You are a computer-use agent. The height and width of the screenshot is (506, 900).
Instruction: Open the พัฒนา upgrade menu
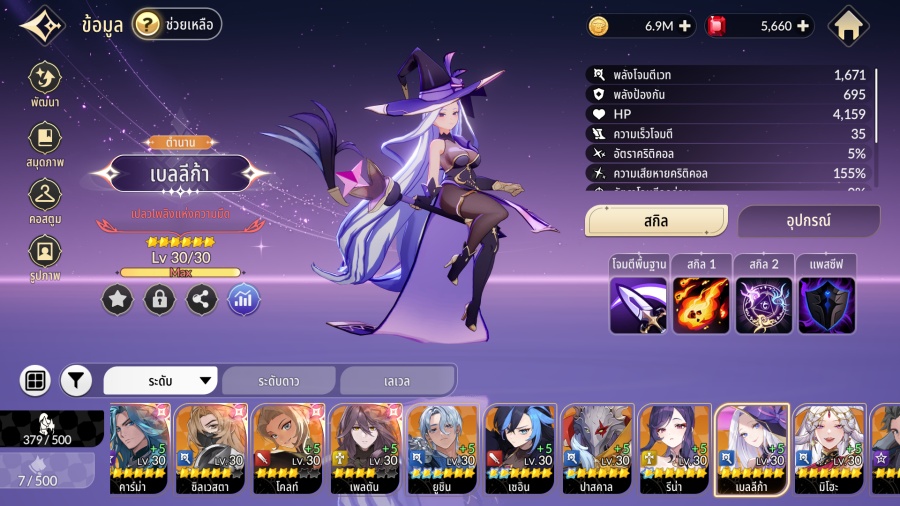44,84
